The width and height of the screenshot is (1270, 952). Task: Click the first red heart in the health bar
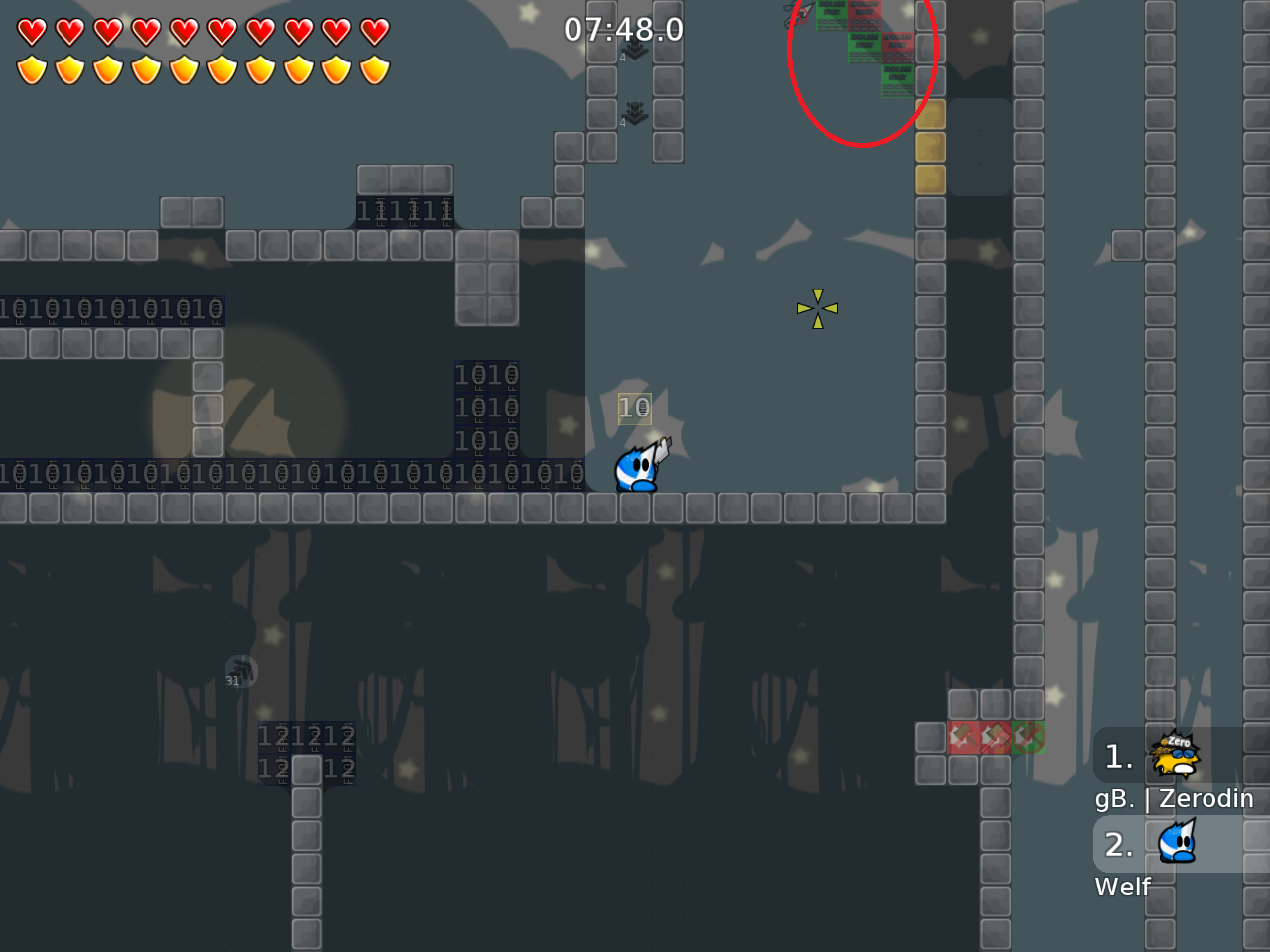(x=32, y=31)
